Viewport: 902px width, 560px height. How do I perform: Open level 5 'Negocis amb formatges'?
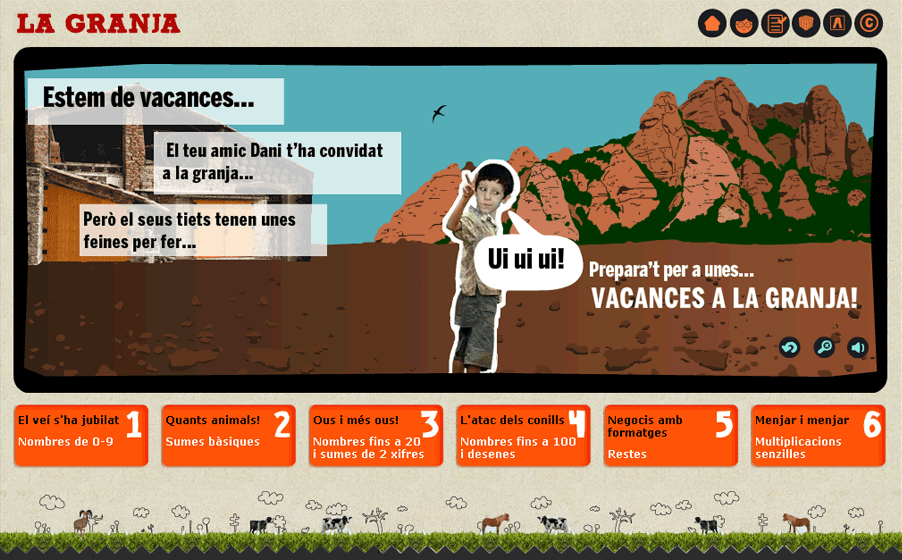click(x=671, y=435)
